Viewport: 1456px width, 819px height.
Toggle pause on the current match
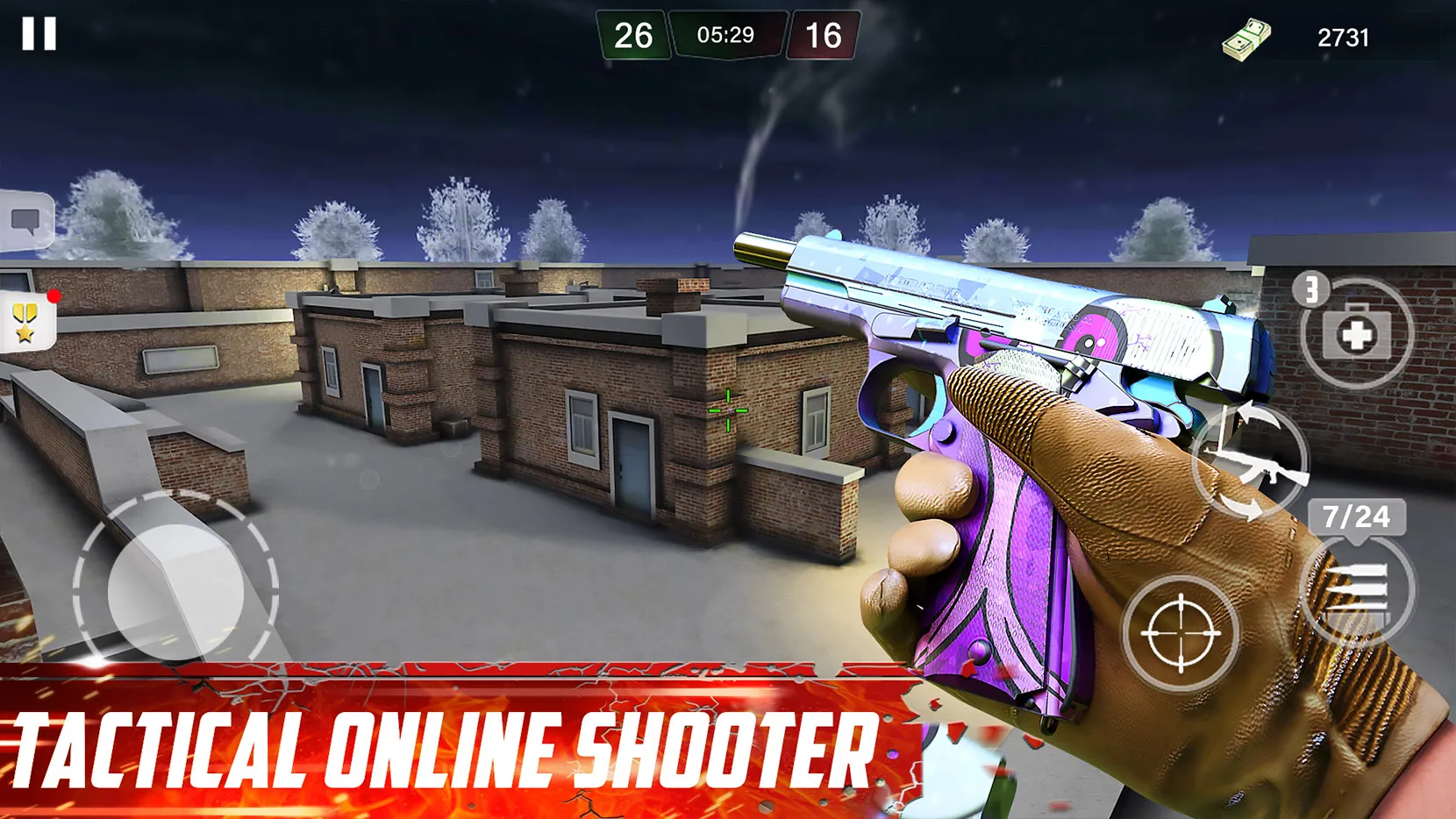click(x=39, y=35)
